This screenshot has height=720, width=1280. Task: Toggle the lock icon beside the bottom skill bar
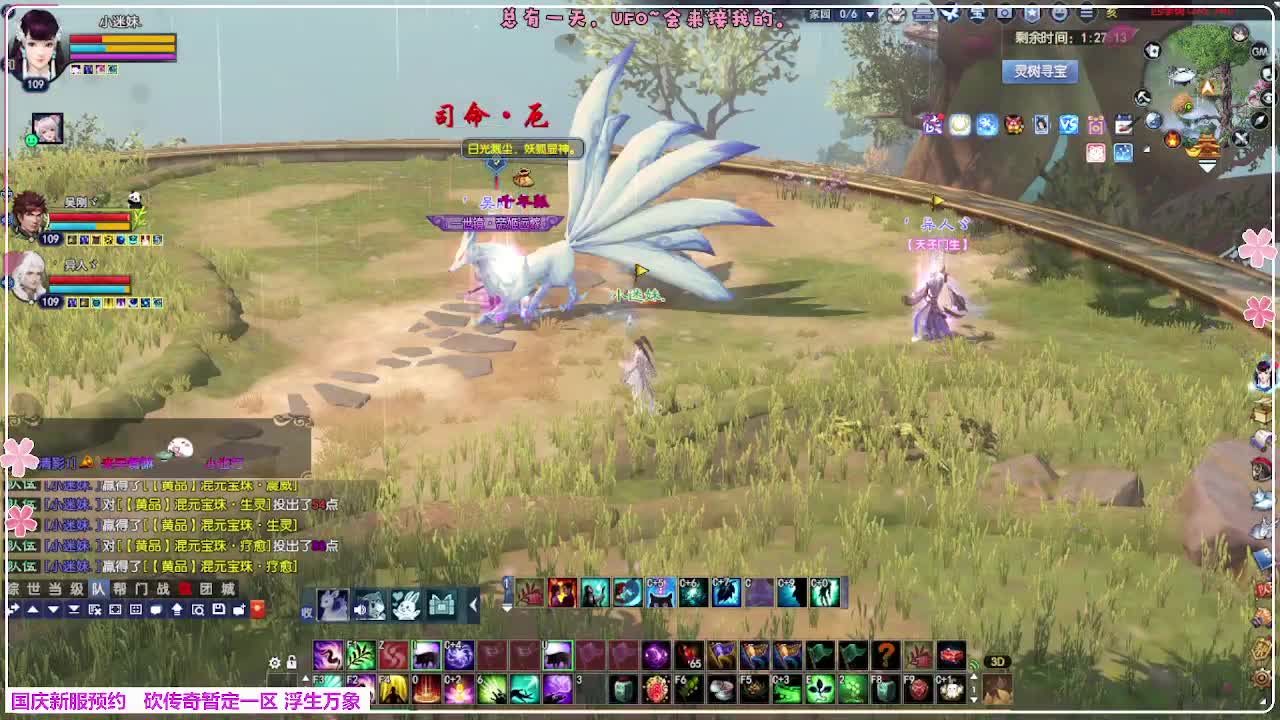291,662
